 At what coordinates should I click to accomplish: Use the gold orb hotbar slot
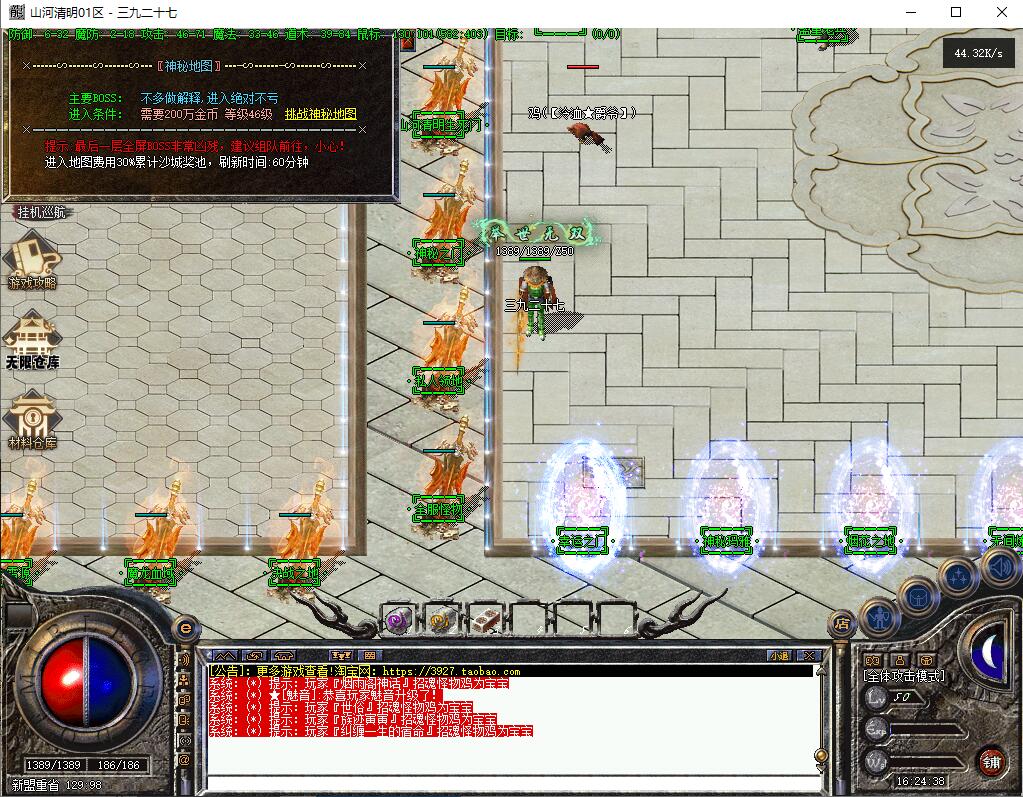pyautogui.click(x=441, y=621)
